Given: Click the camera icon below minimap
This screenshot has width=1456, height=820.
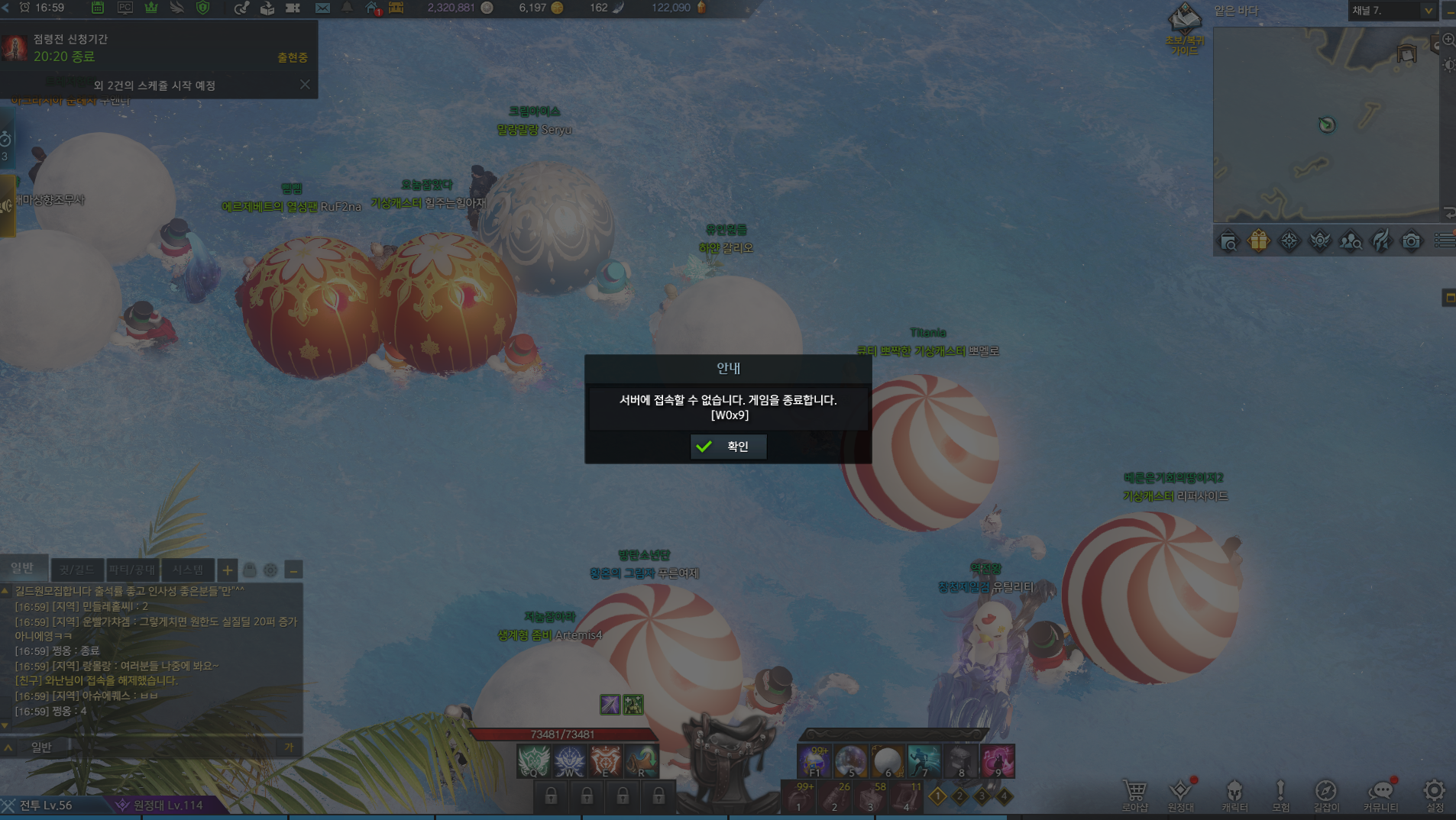Looking at the screenshot, I should click(1411, 241).
